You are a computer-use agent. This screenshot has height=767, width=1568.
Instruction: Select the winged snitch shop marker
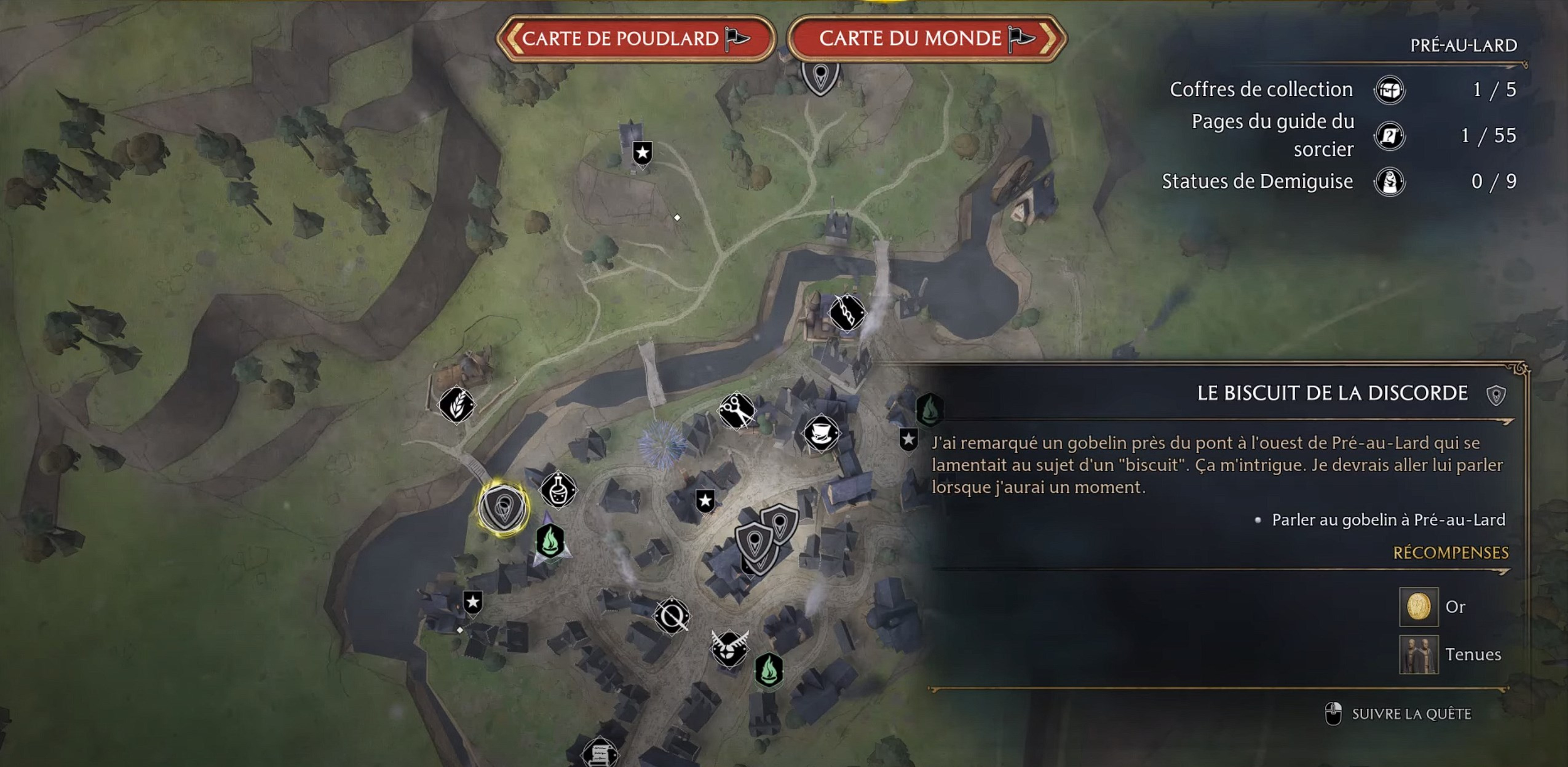coord(729,648)
